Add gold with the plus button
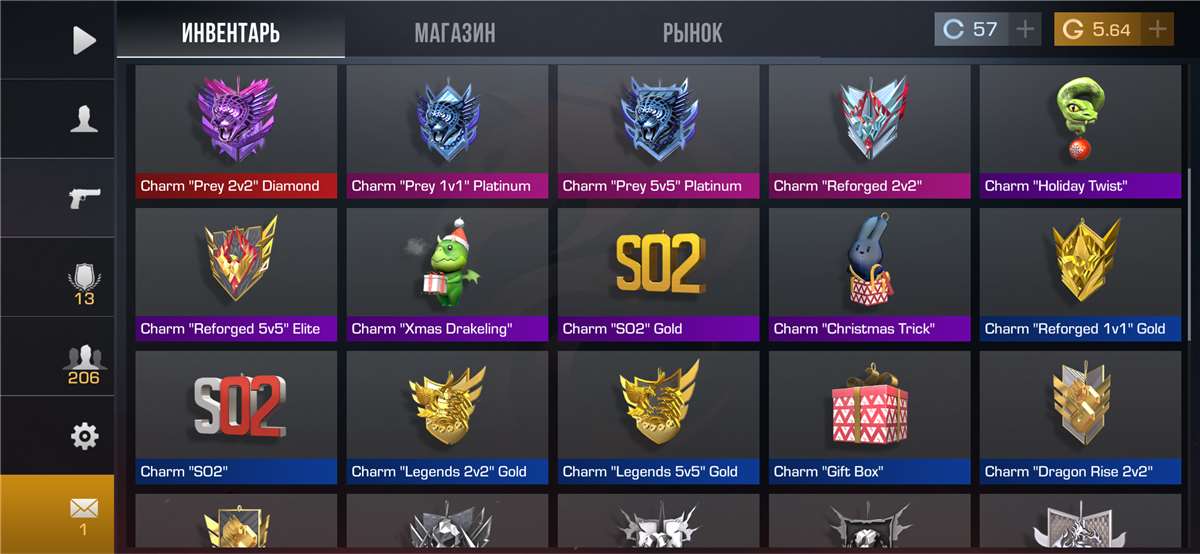1200x554 pixels. 1157,29
